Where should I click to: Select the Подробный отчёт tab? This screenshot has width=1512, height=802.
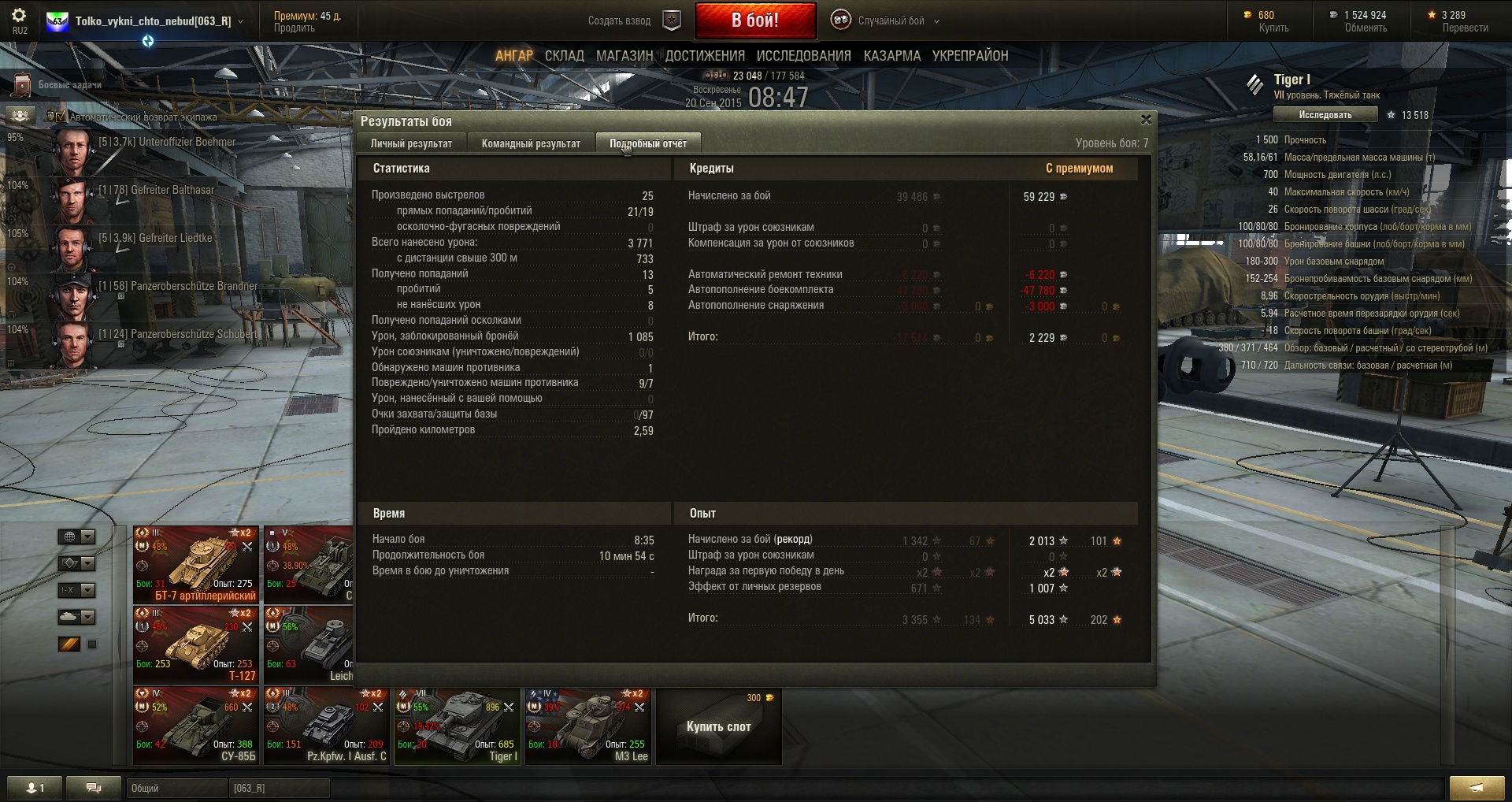647,143
